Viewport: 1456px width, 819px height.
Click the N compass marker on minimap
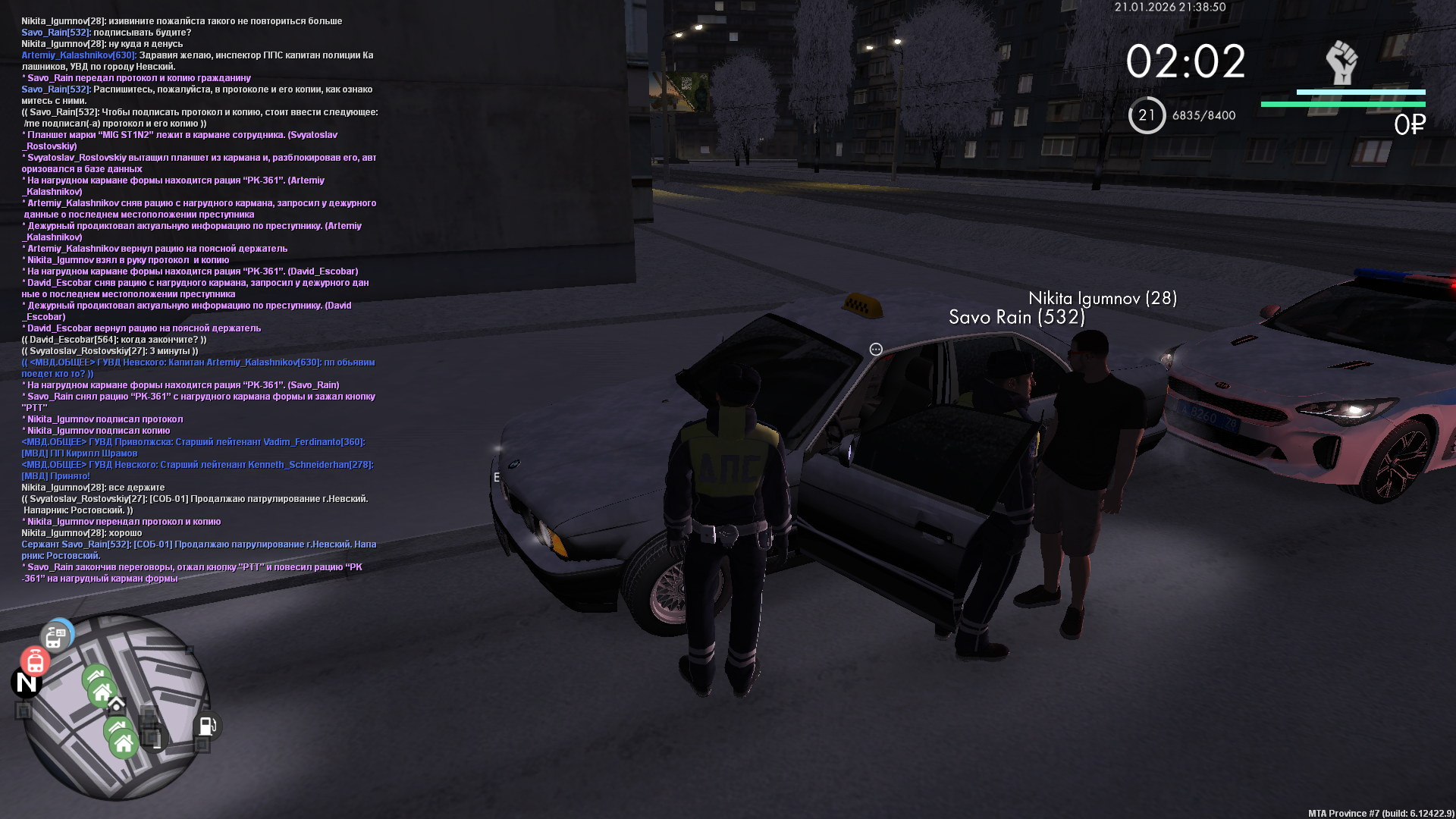(27, 682)
